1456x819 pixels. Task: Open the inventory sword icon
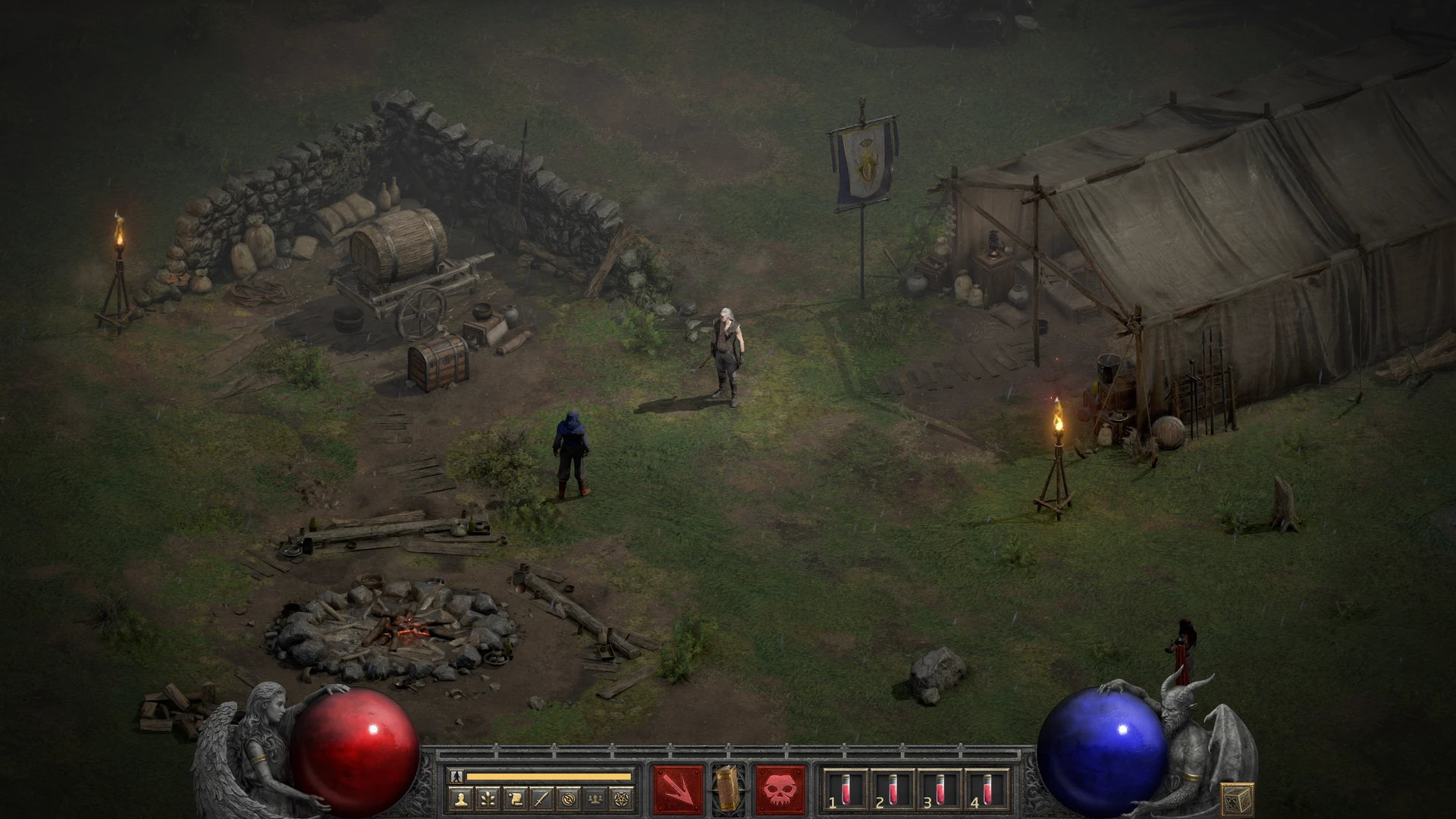coord(541,798)
